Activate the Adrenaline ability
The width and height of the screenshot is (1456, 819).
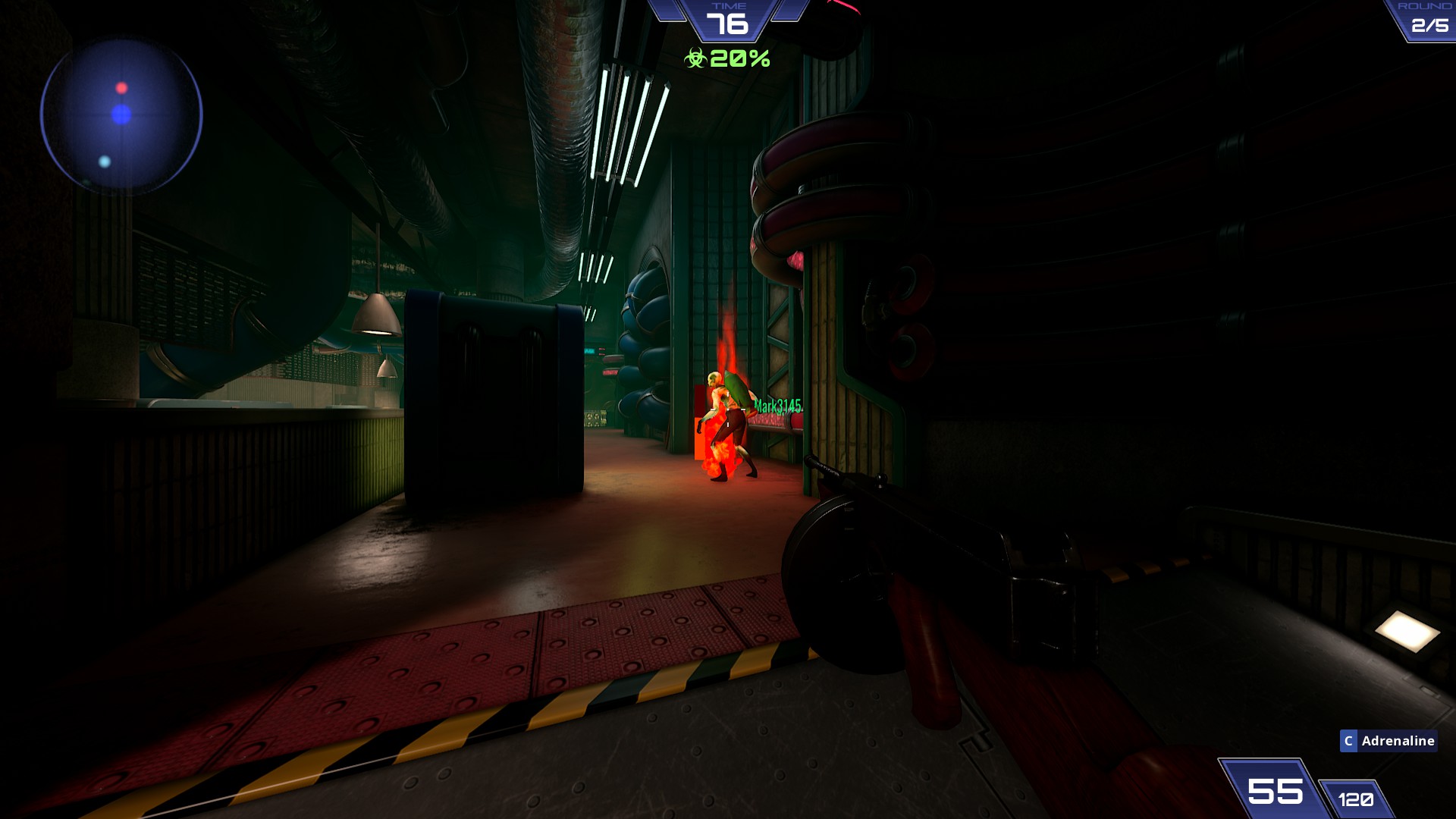(1388, 741)
